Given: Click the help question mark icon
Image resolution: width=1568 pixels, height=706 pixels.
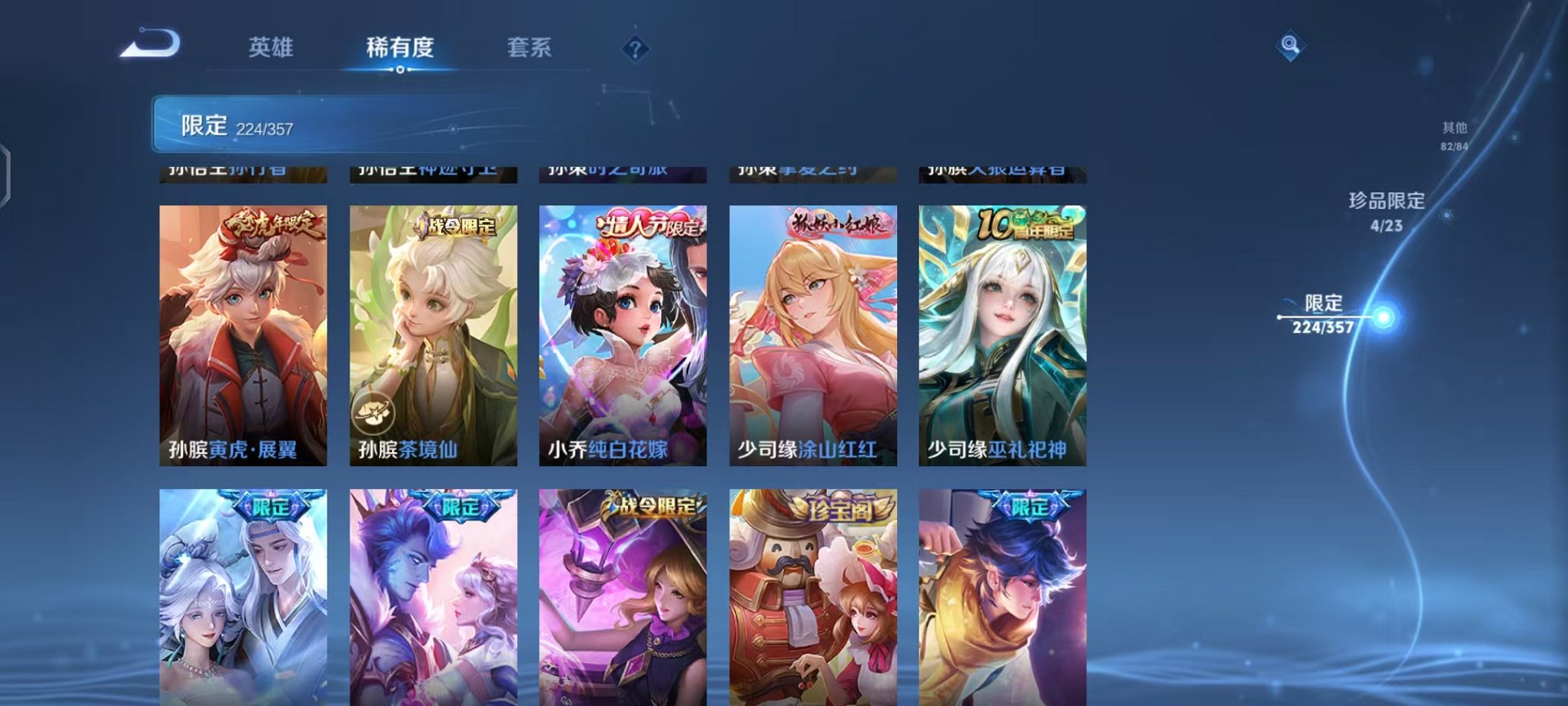Looking at the screenshot, I should coord(635,48).
